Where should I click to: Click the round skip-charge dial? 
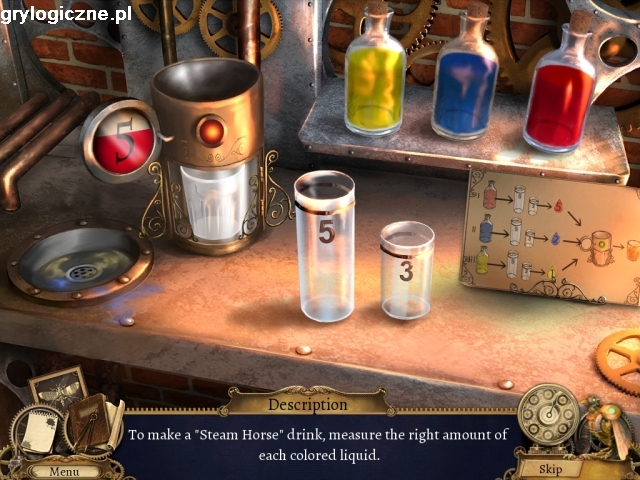tap(548, 413)
